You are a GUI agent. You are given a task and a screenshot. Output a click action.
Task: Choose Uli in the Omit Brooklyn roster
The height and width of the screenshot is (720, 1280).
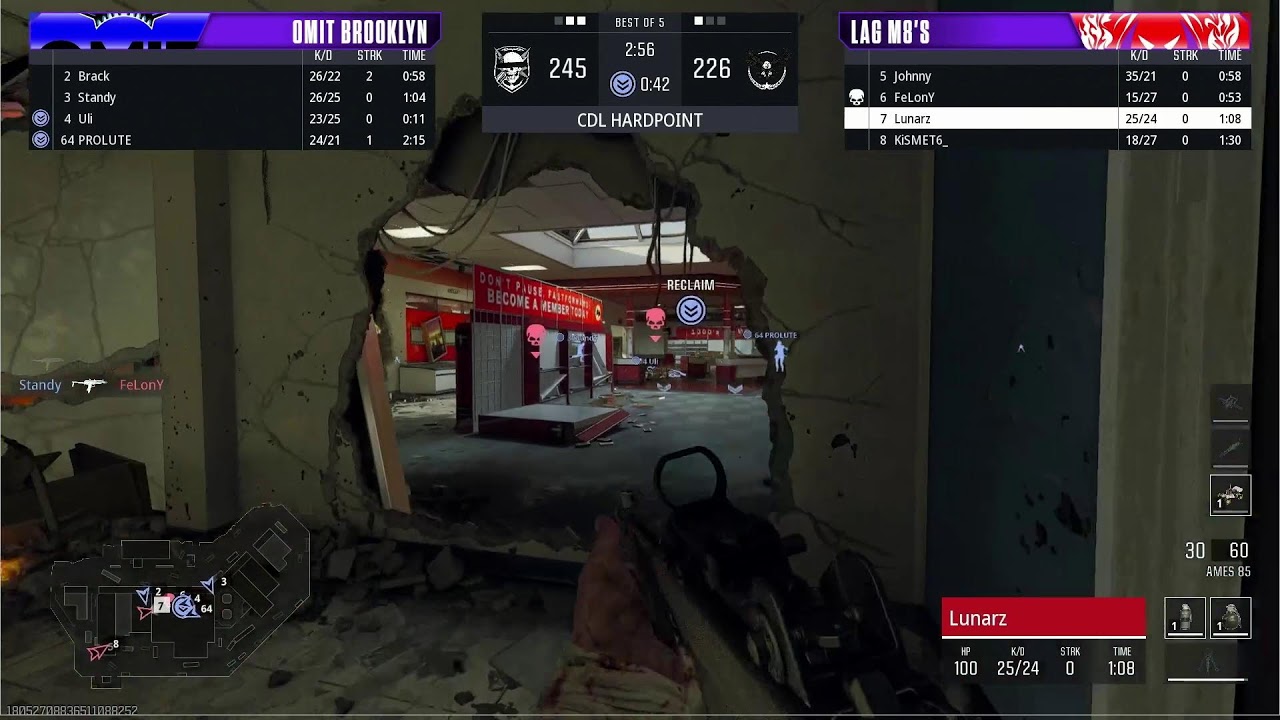pos(232,118)
